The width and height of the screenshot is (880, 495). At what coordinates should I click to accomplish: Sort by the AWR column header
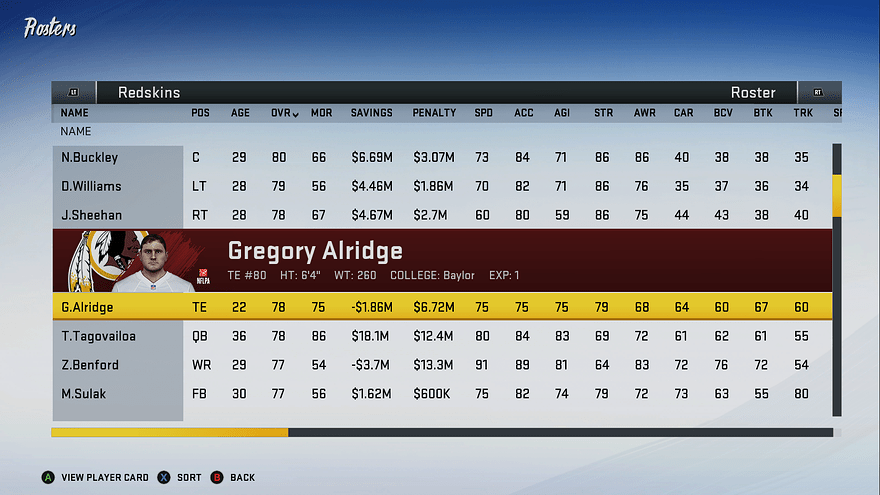tap(644, 113)
